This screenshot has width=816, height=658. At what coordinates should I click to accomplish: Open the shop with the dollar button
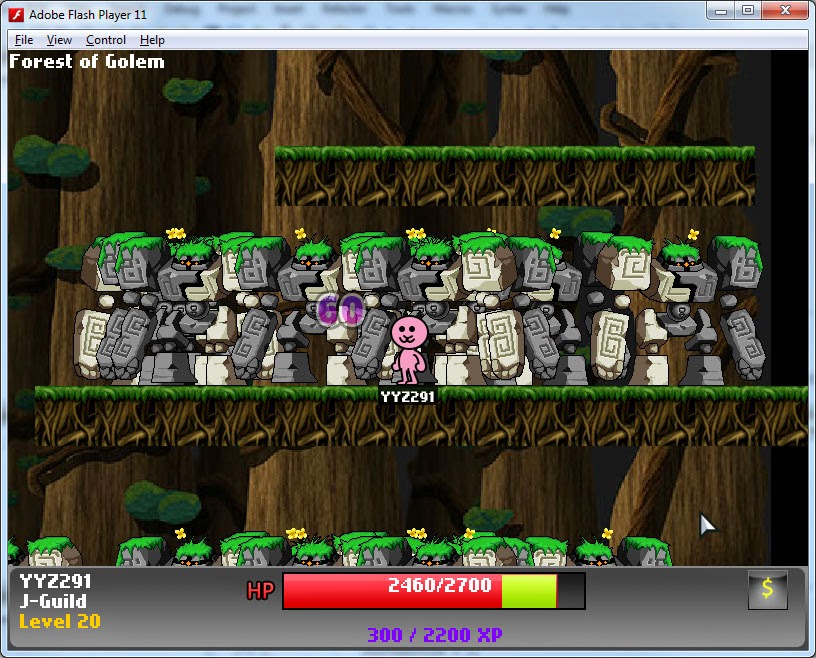click(x=767, y=589)
